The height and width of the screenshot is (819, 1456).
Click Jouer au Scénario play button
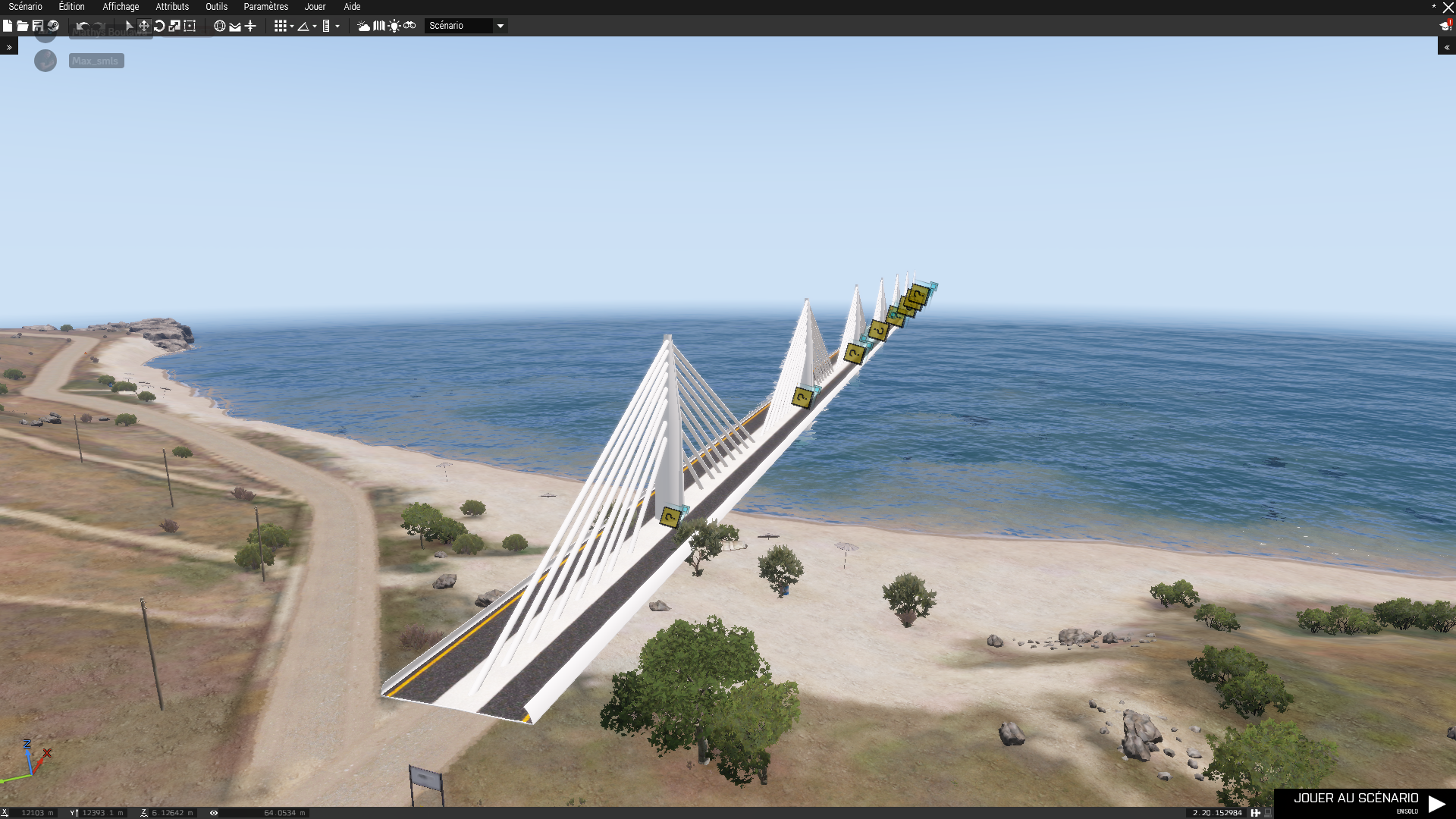tap(1364, 803)
